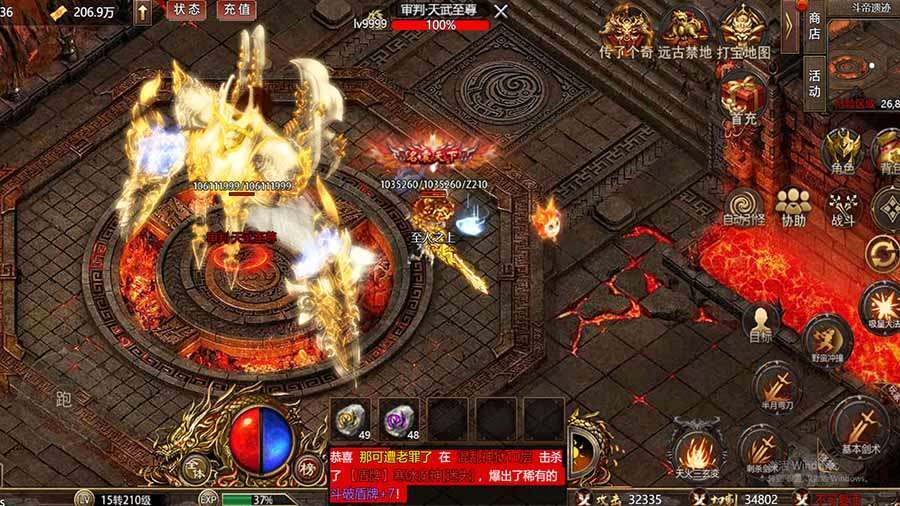Use the silver stone item with count 49
The height and width of the screenshot is (506, 900).
[x=350, y=418]
